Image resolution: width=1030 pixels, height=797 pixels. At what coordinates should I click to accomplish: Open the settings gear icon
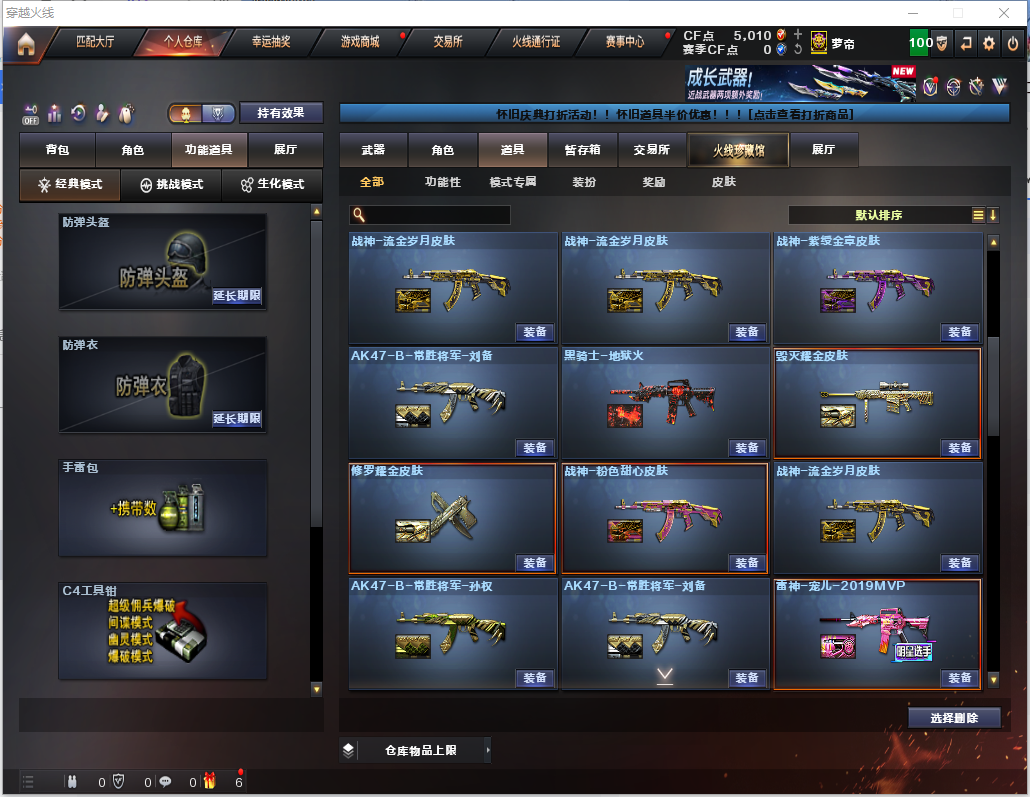(x=989, y=43)
